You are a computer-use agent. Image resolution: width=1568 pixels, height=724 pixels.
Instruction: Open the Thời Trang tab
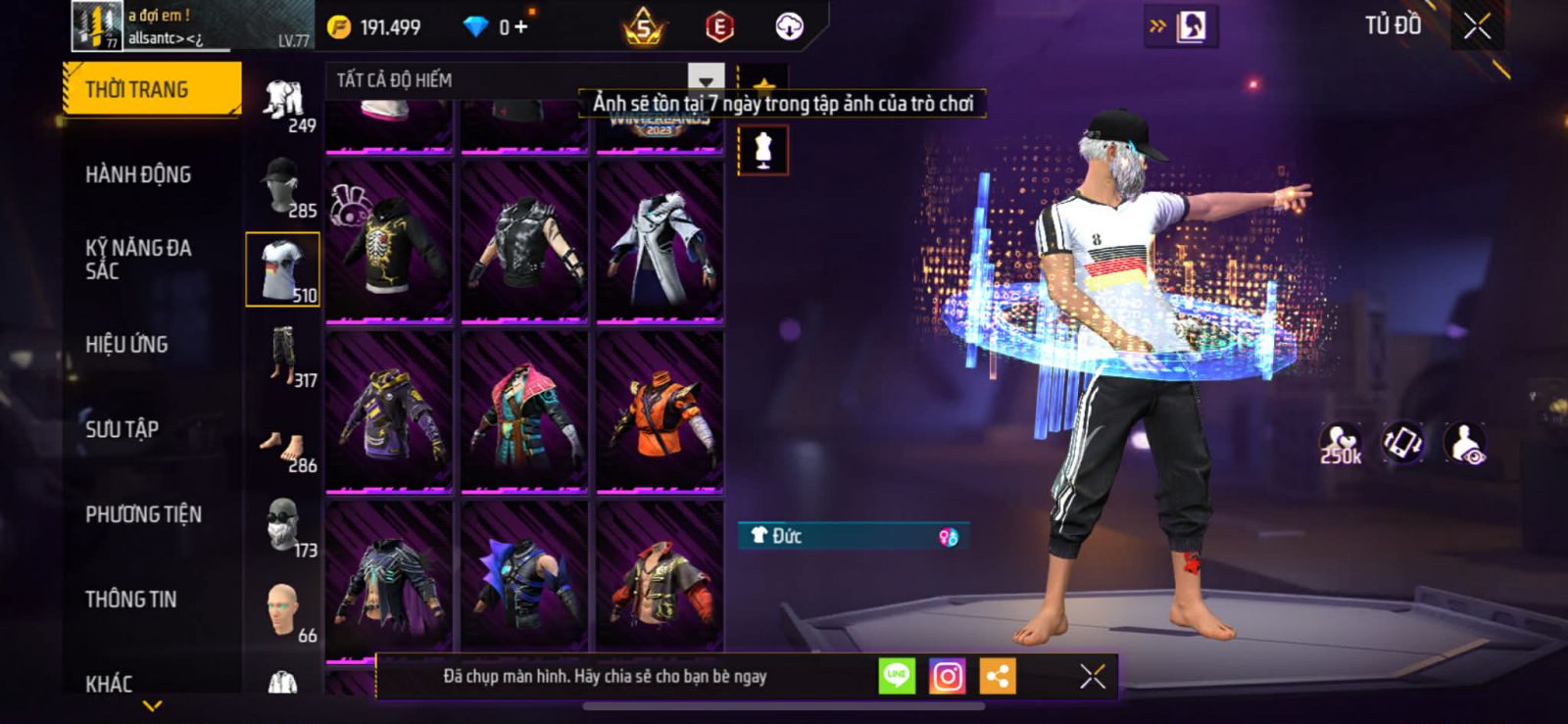click(x=150, y=89)
